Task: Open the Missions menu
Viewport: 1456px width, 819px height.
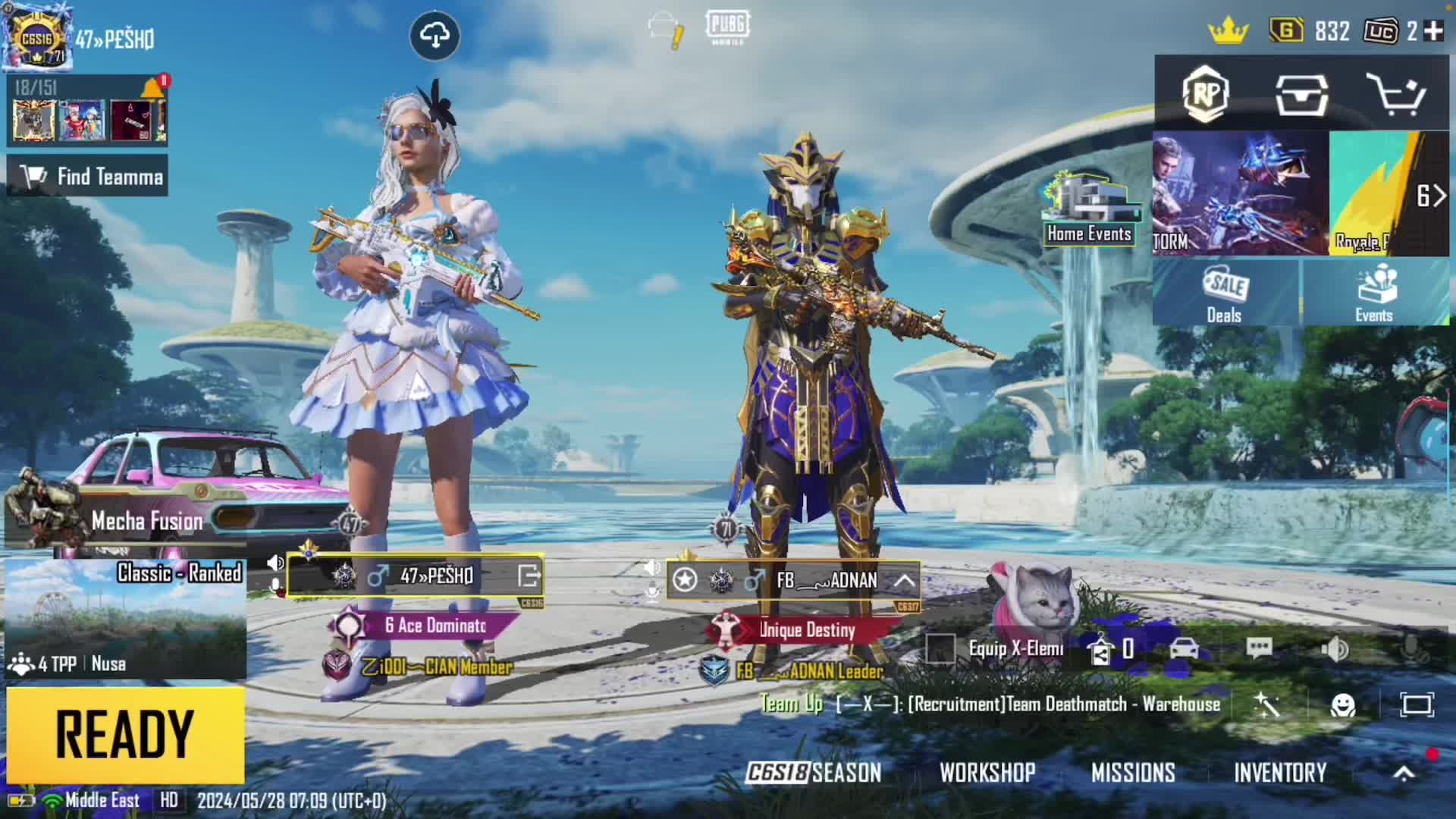Action: [1133, 773]
